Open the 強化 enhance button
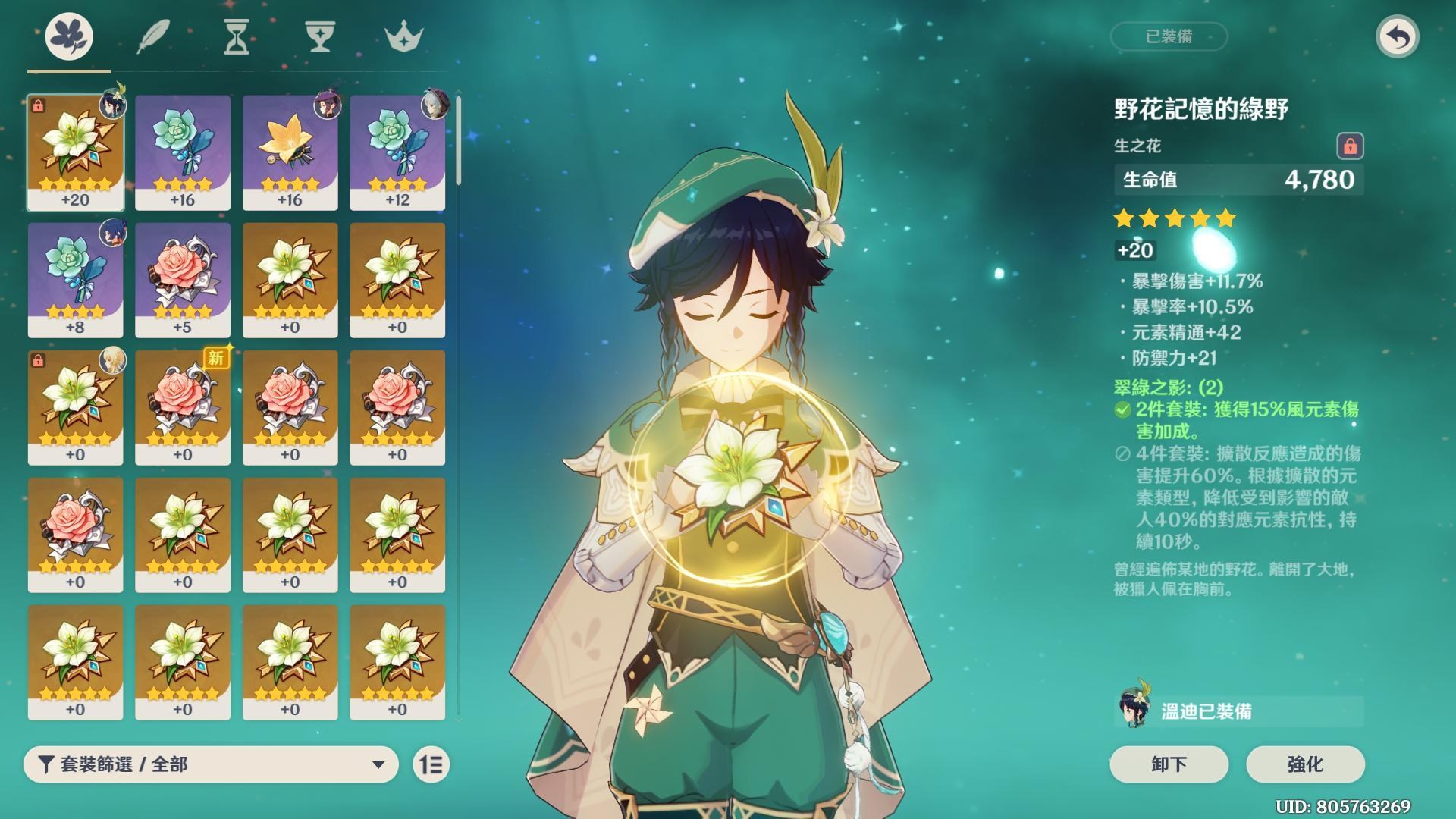1456x819 pixels. click(x=1305, y=764)
